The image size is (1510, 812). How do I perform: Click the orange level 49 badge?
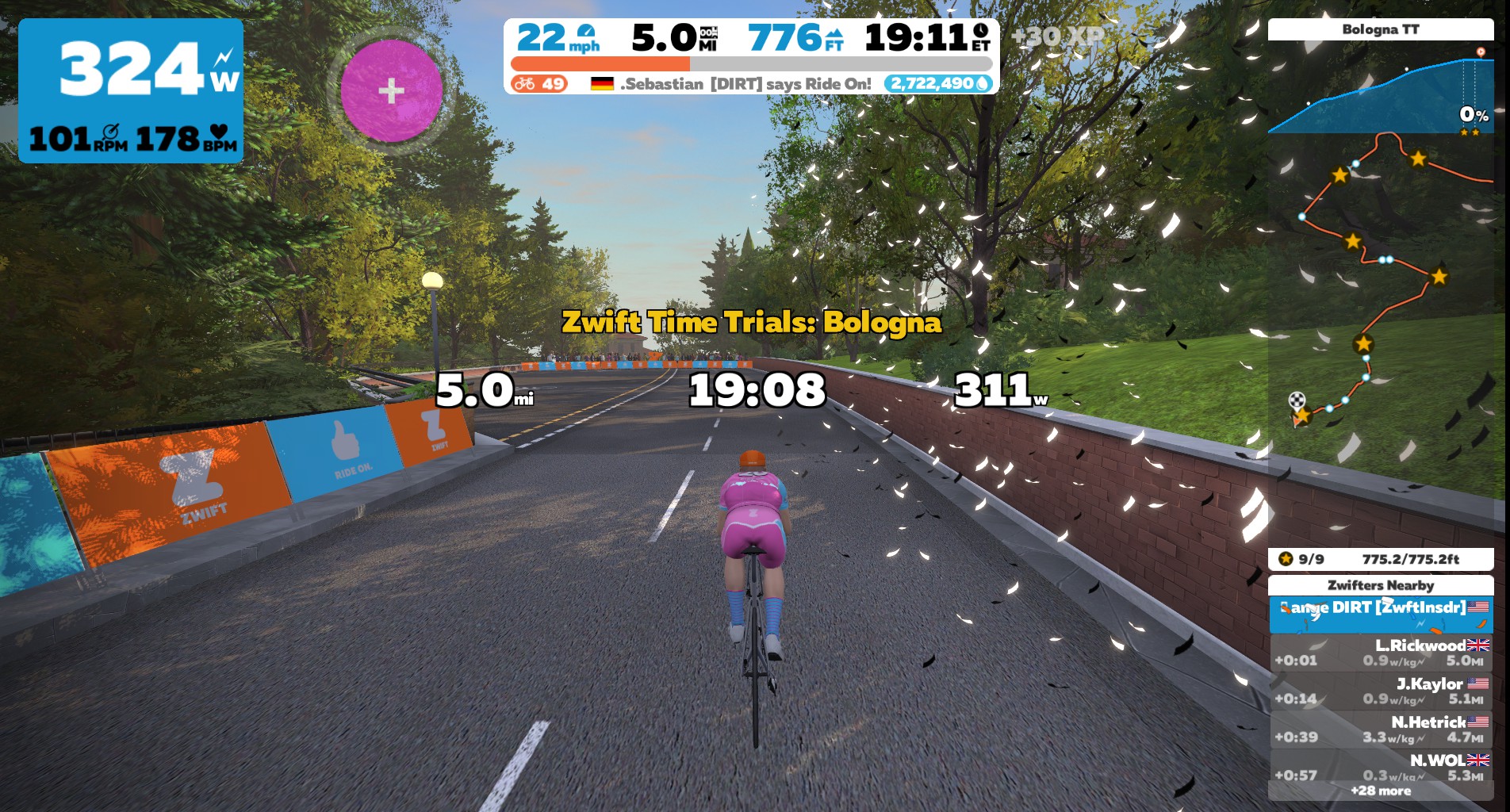[x=538, y=84]
